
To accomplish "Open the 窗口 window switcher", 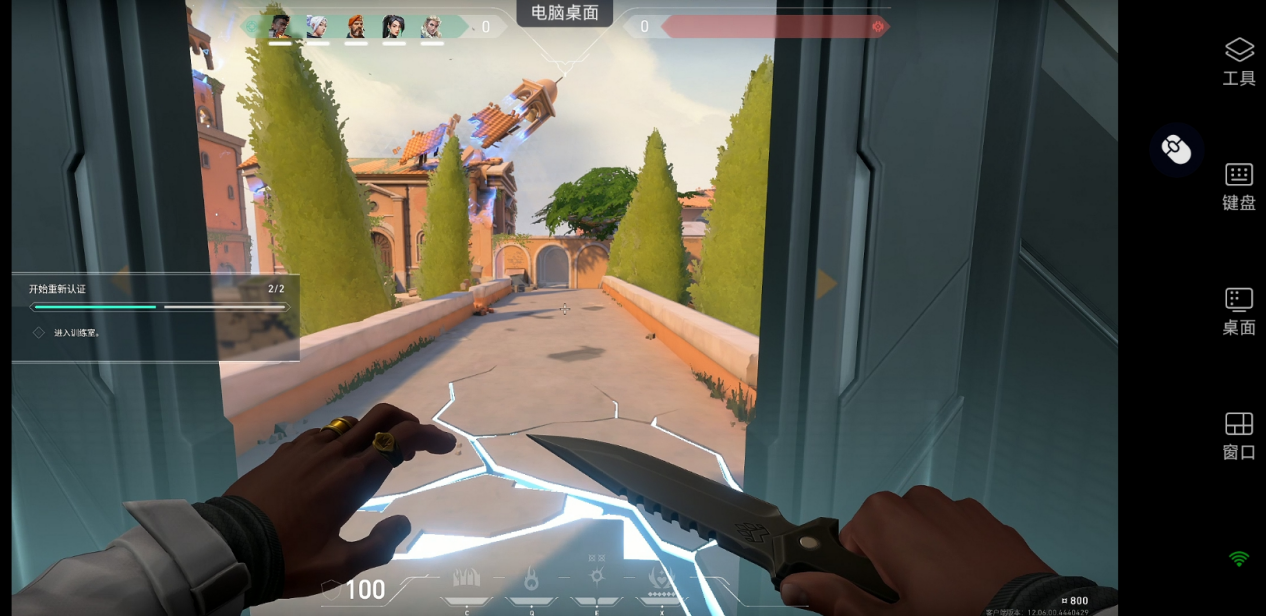I will coord(1238,436).
